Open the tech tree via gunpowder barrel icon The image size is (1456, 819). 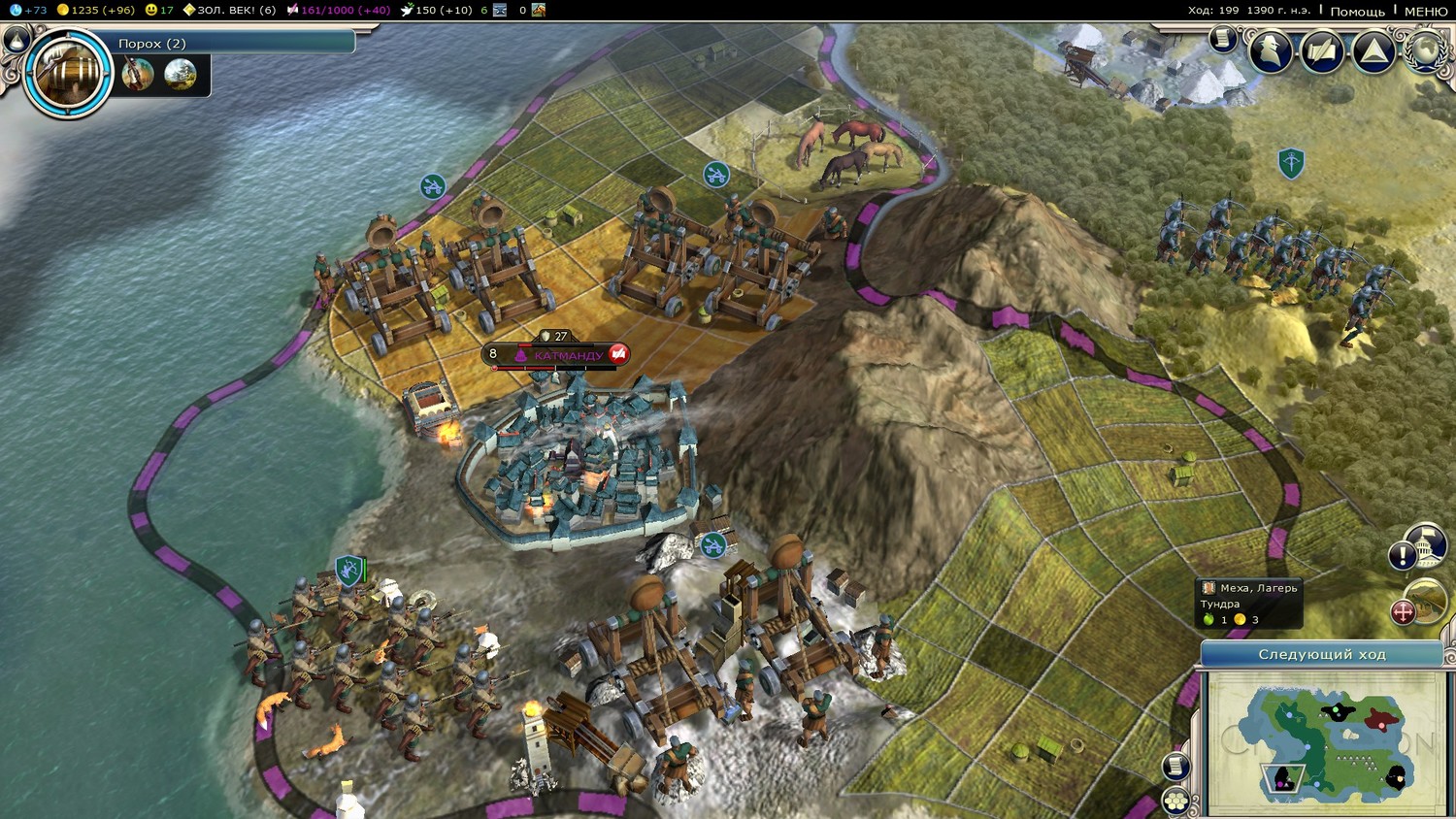pos(68,73)
